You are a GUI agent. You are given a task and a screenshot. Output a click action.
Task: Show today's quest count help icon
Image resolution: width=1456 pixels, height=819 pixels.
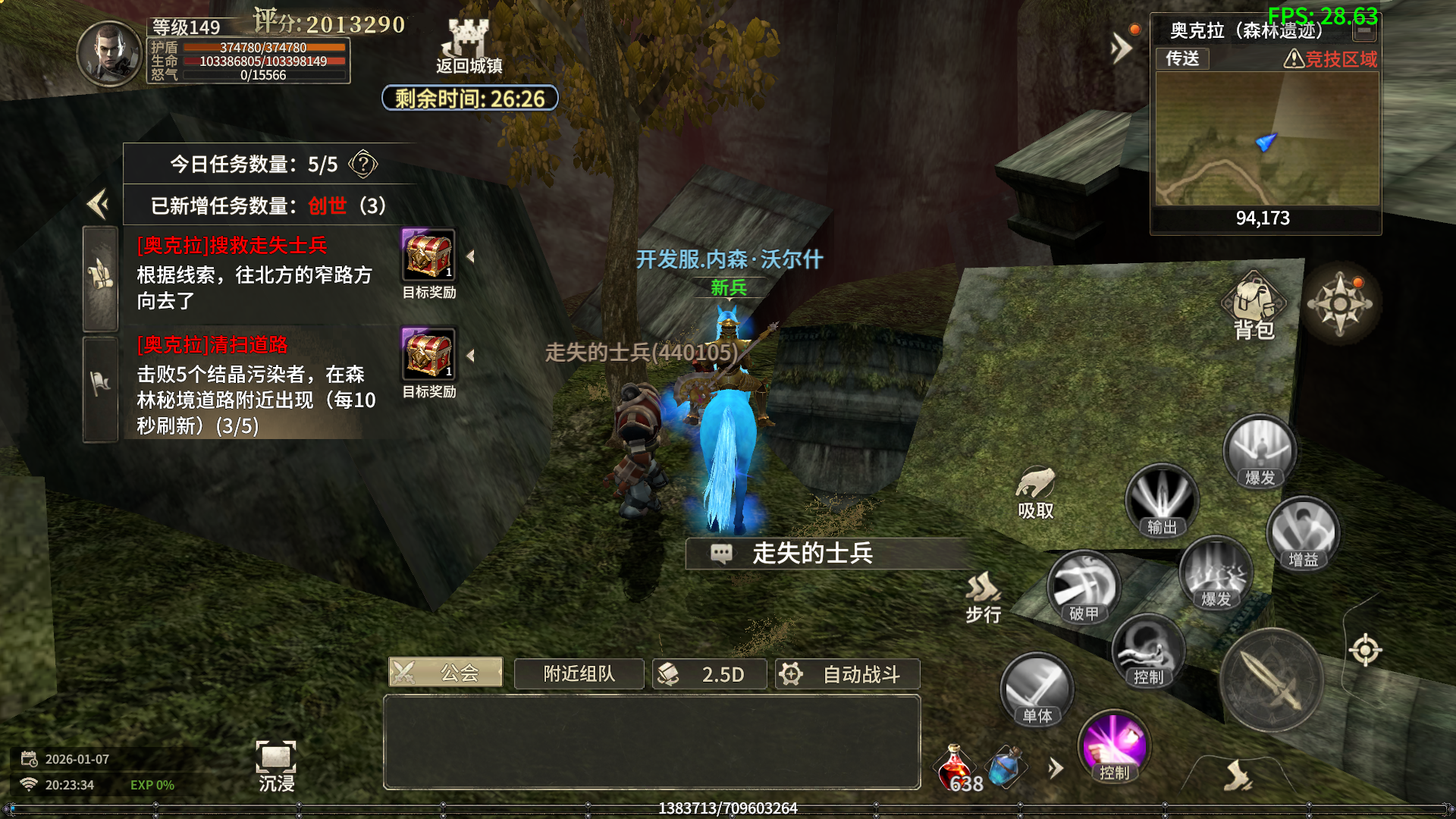point(363,164)
